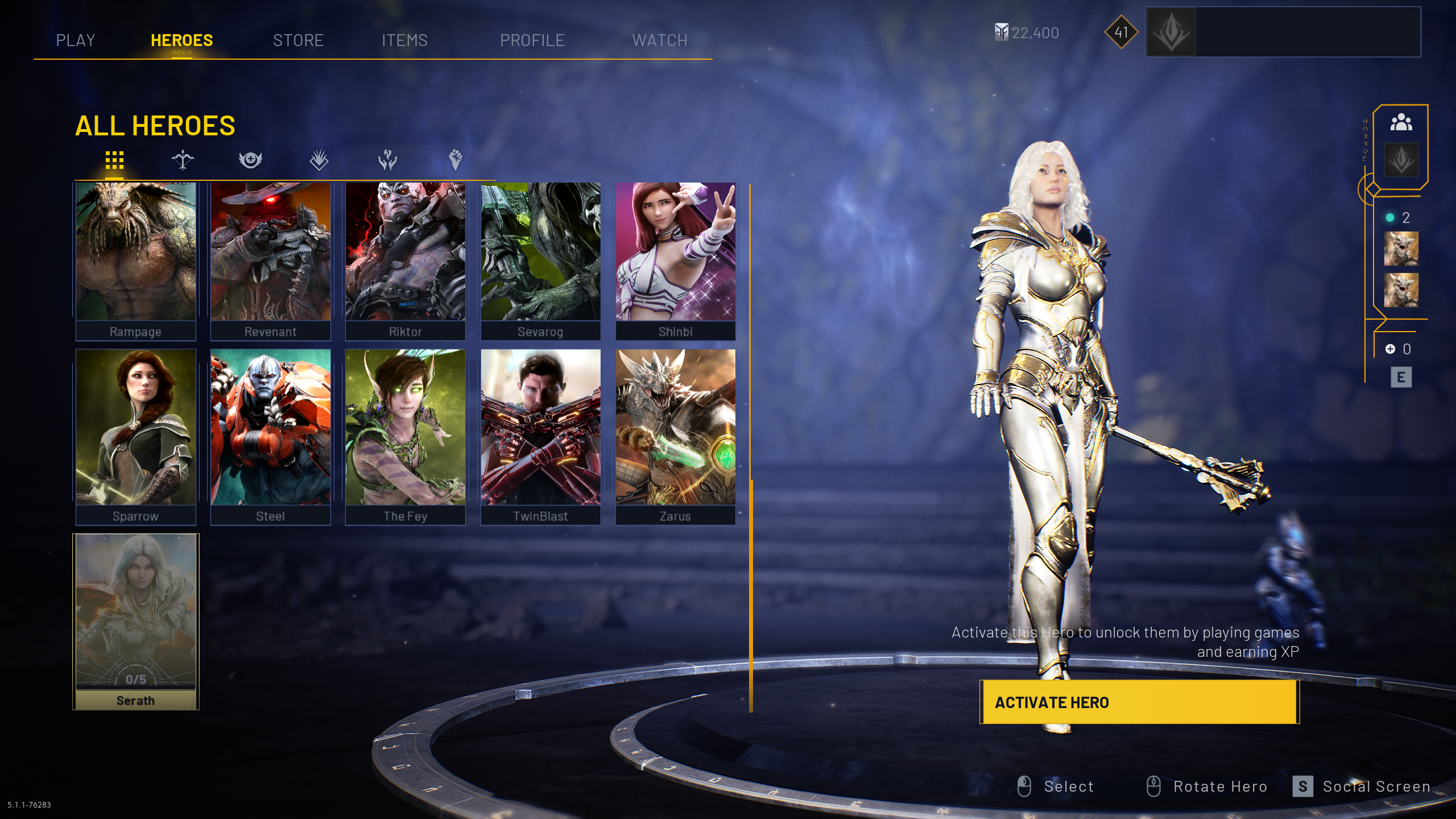Select the Shinbi hero card

(x=675, y=260)
